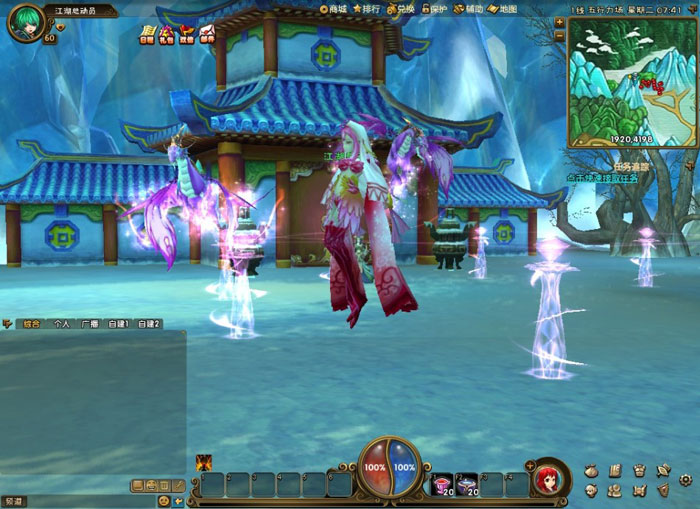Switch to the 综合 chat tab

[32, 324]
